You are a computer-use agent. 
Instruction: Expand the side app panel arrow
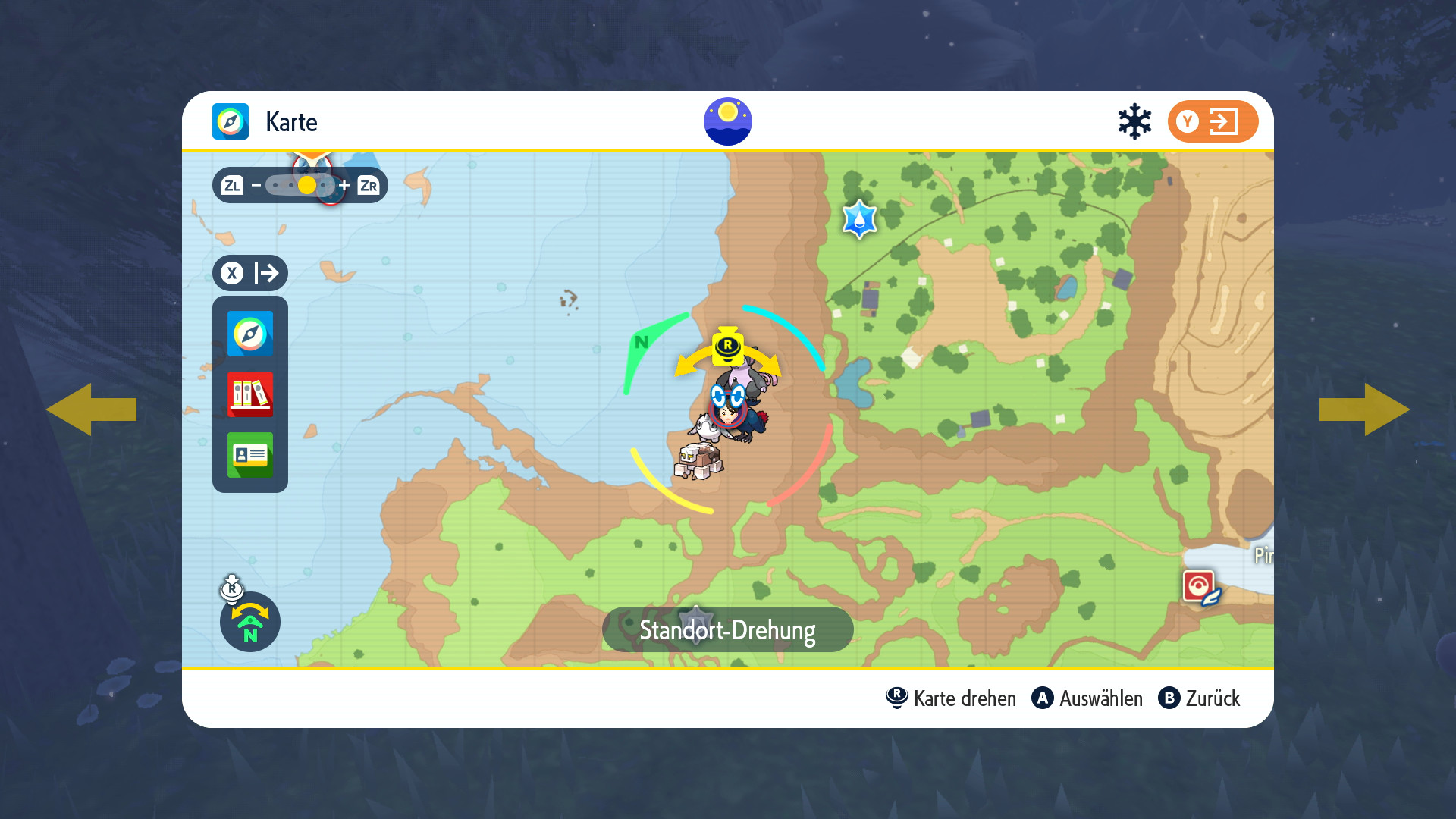[250, 273]
